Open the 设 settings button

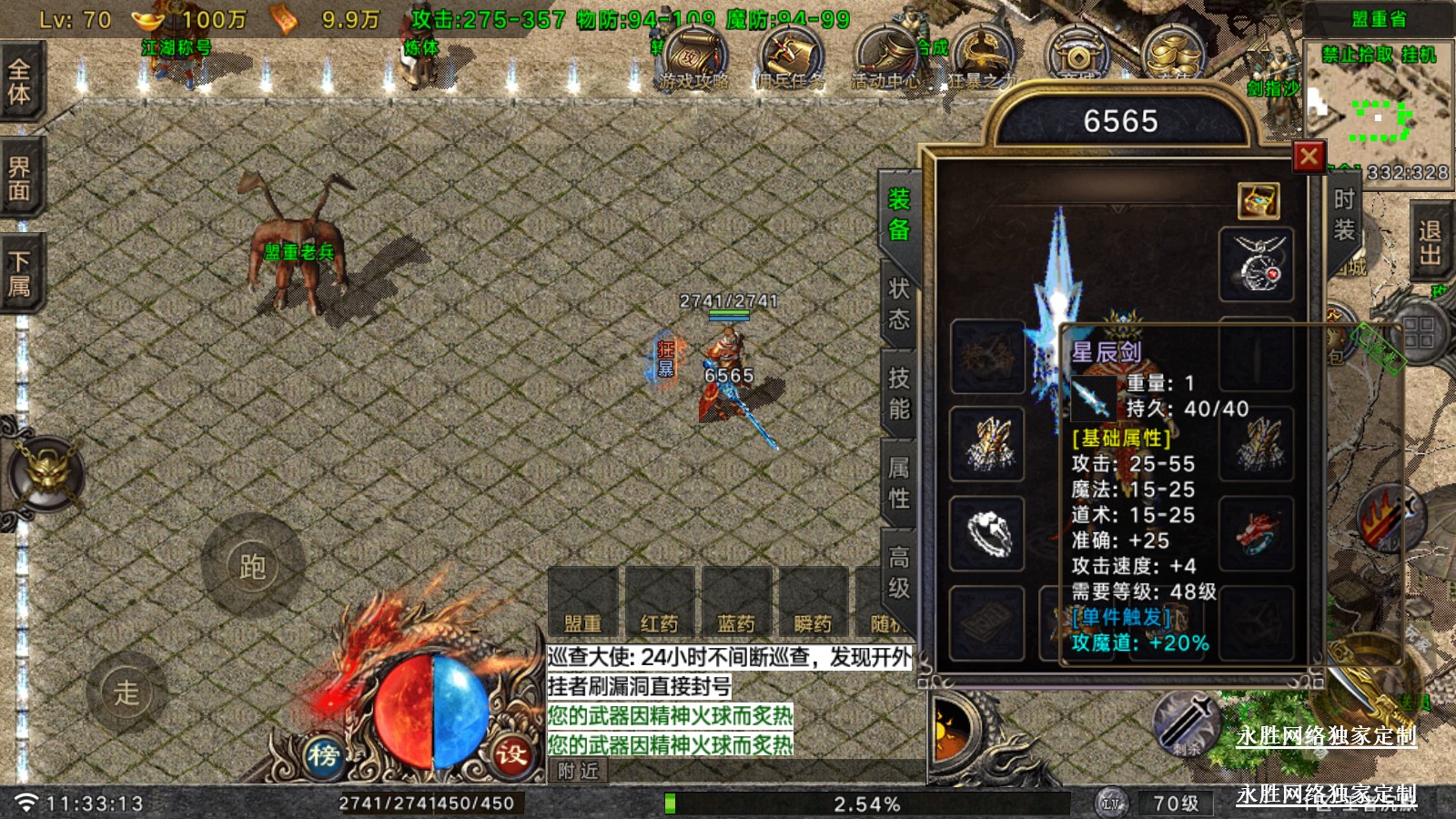511,754
